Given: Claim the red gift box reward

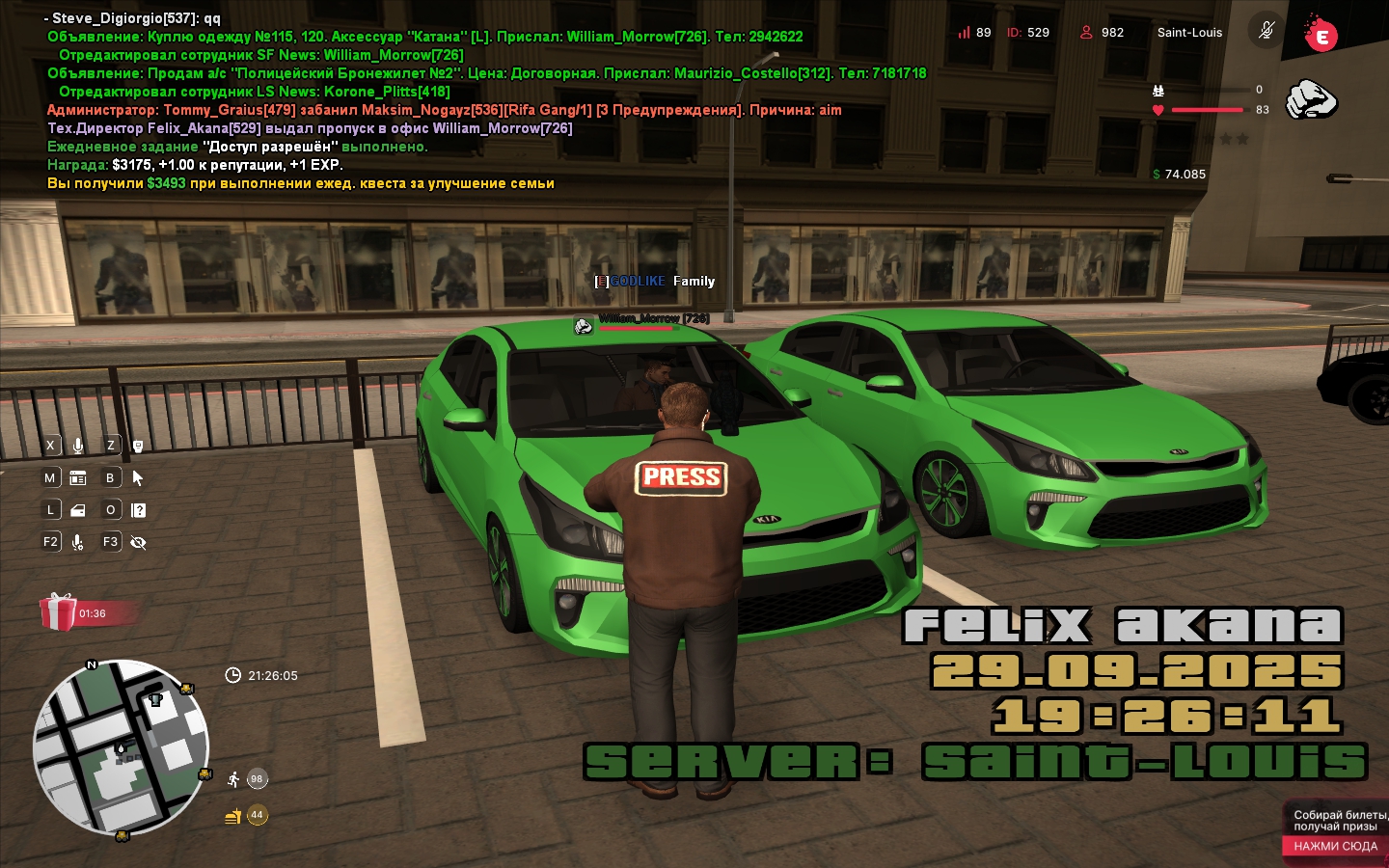Looking at the screenshot, I should click(x=59, y=612).
